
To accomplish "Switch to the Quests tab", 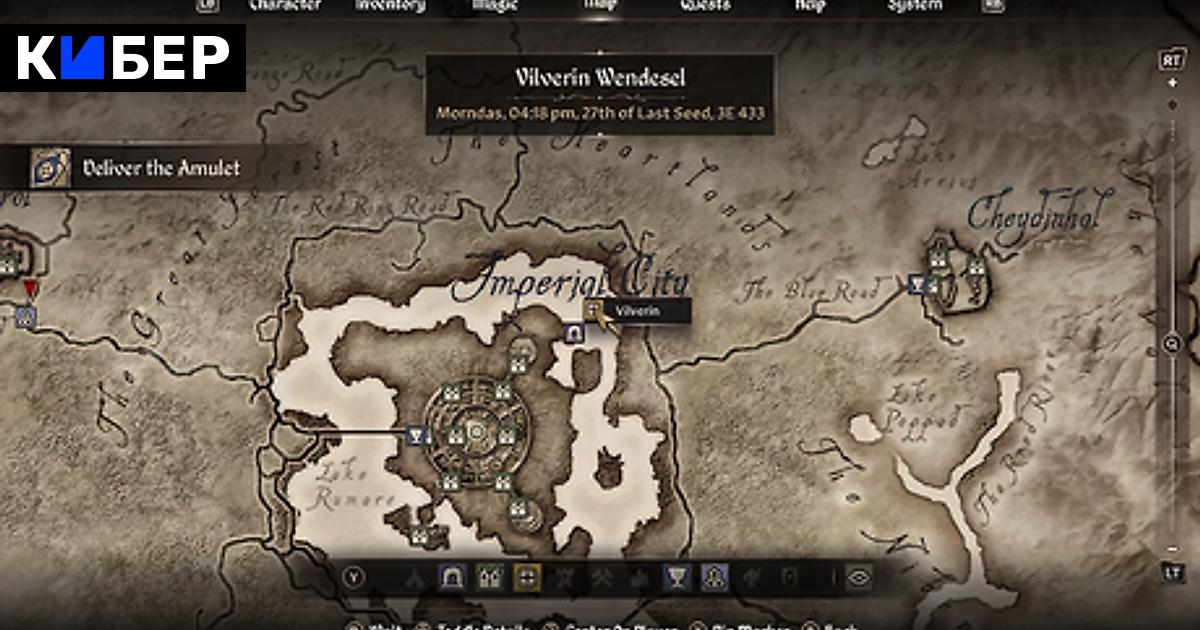I will click(705, 5).
